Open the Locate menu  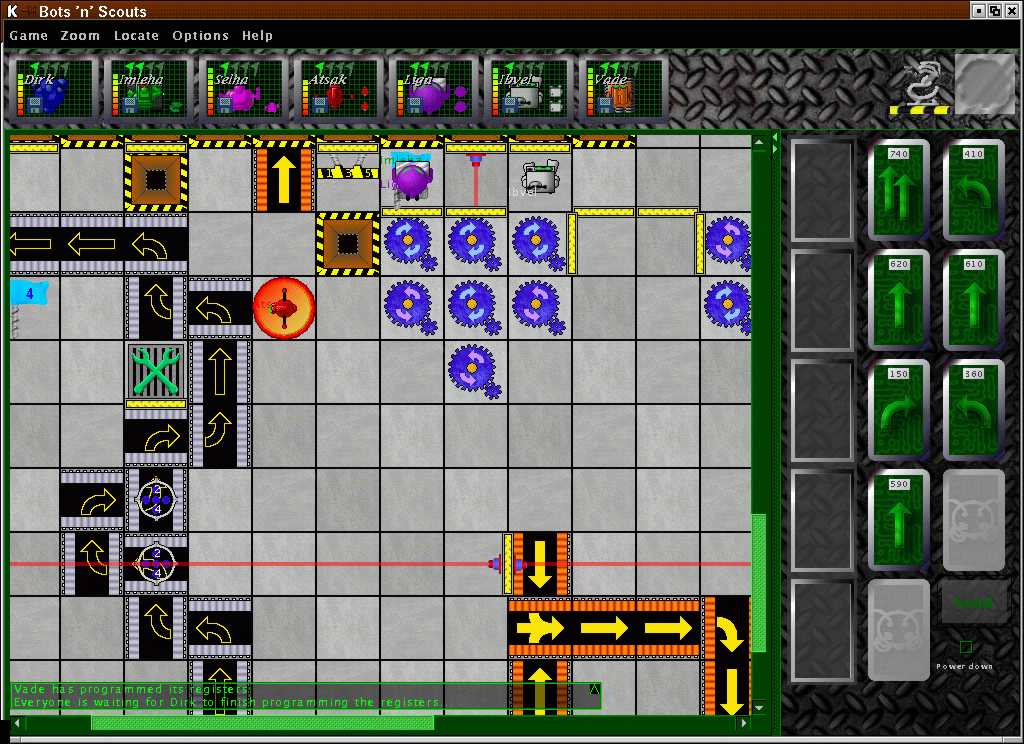click(136, 35)
